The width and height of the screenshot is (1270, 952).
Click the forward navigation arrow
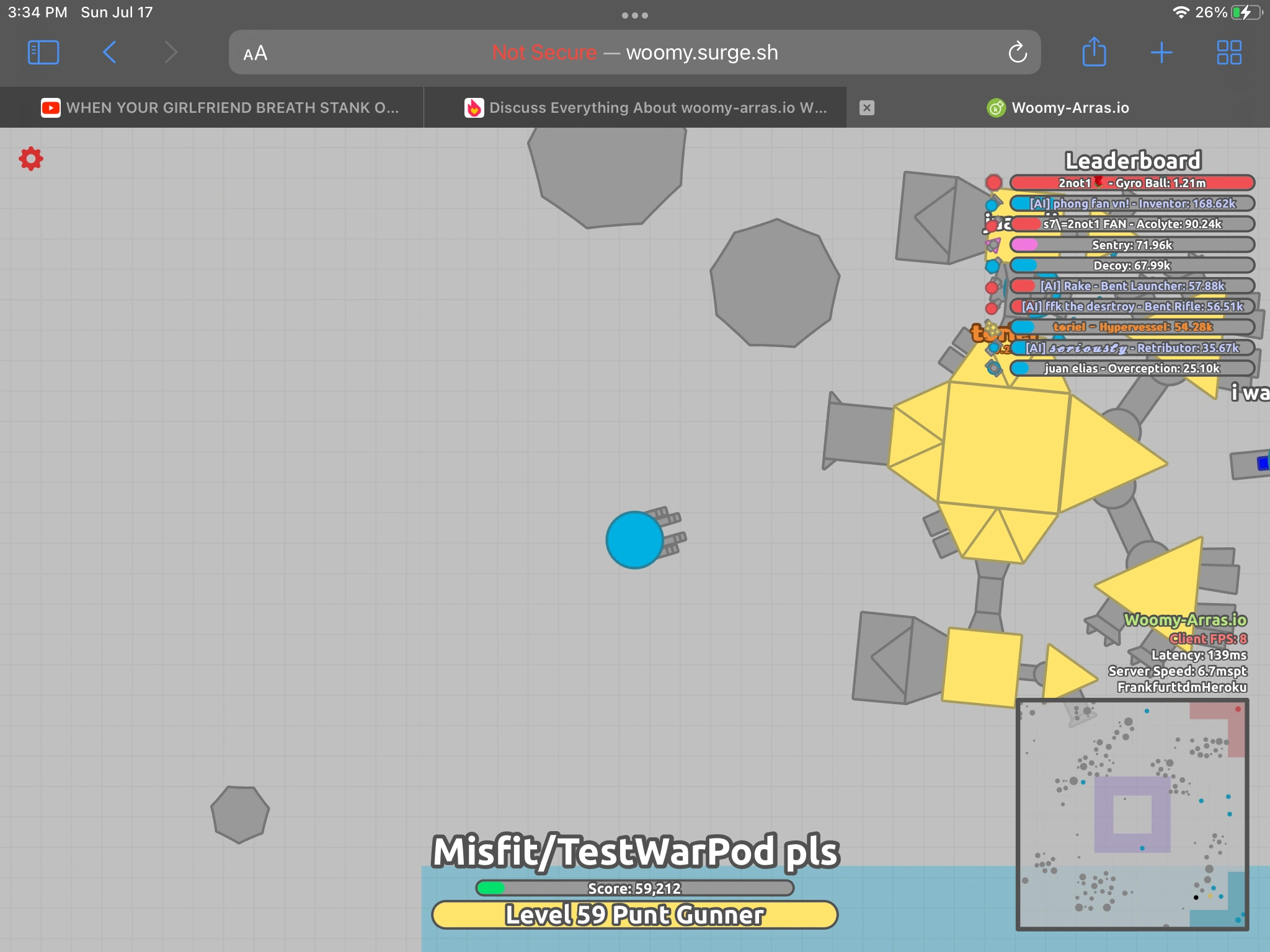pyautogui.click(x=172, y=52)
